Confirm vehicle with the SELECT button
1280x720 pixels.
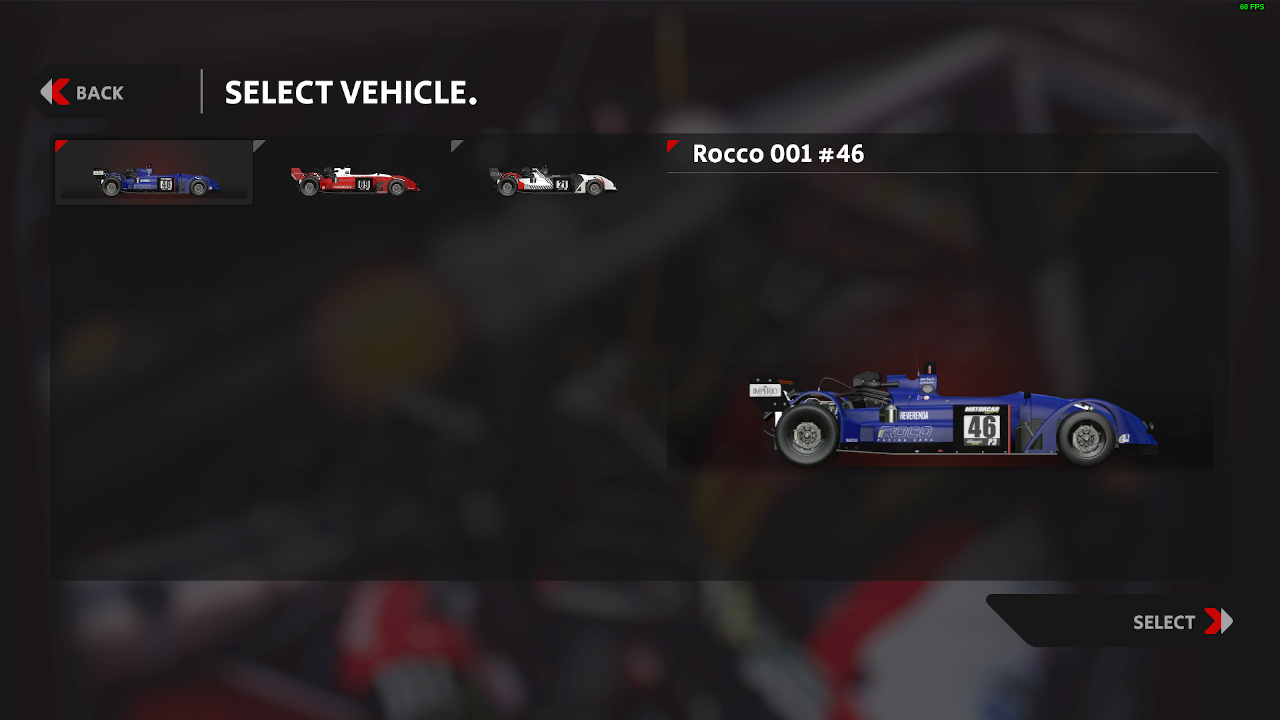pos(1178,622)
